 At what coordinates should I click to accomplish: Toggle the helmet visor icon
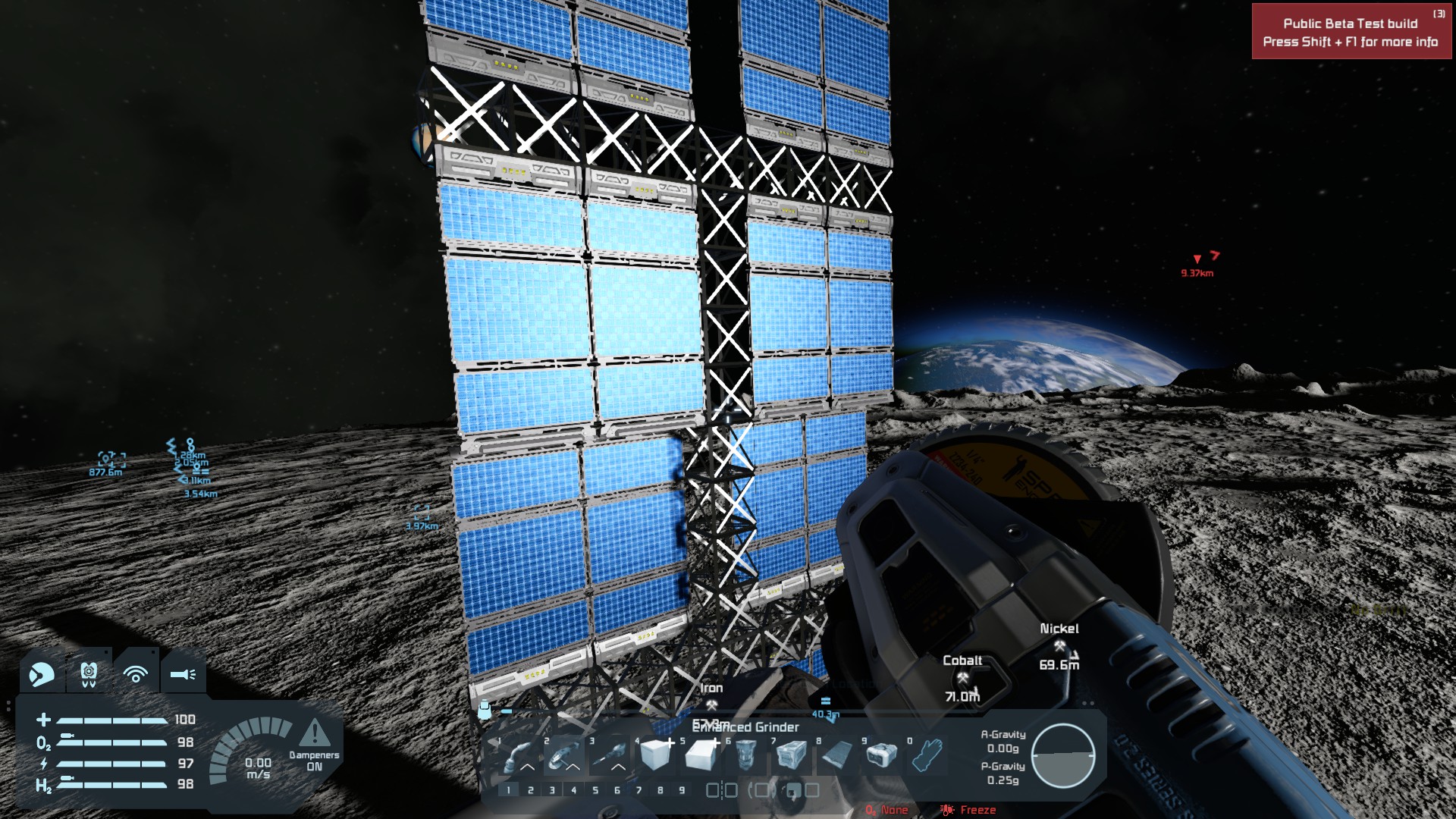(x=42, y=673)
